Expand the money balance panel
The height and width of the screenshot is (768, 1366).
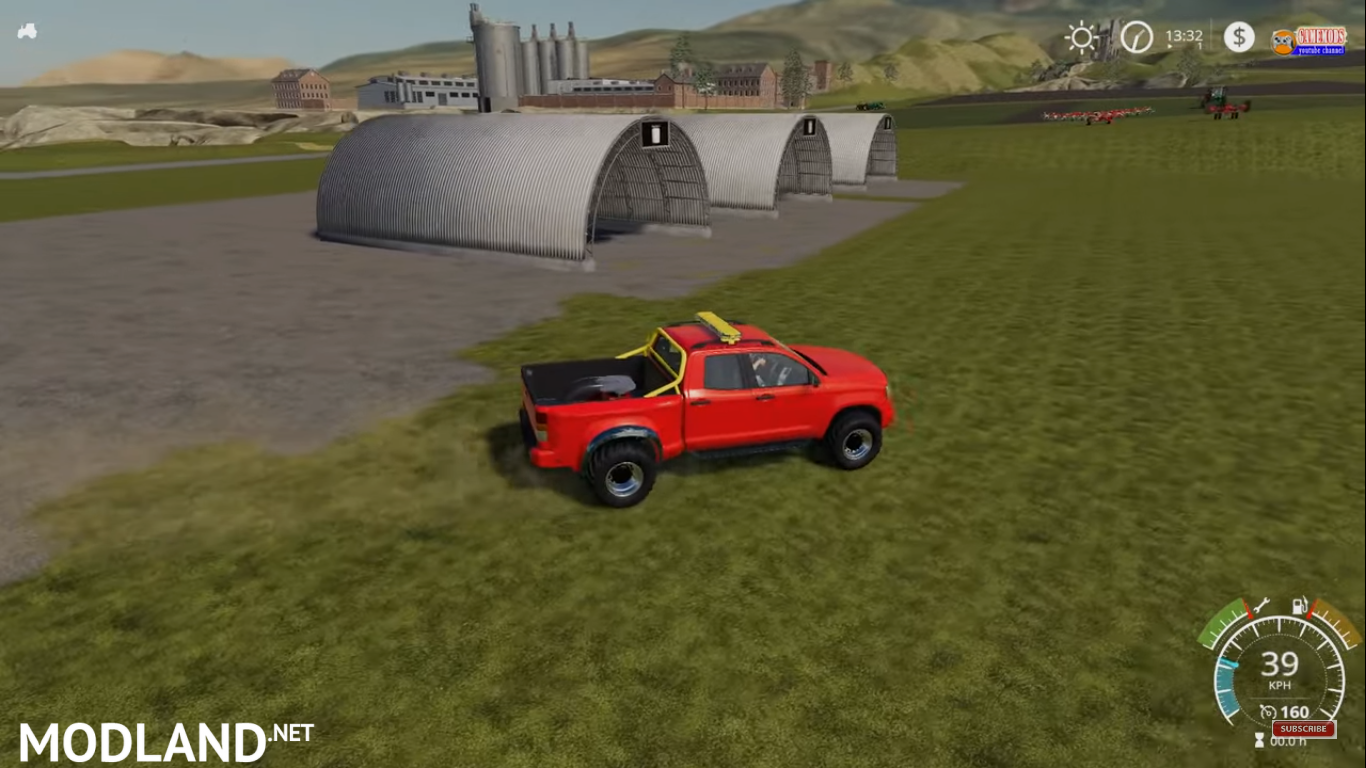(x=1240, y=37)
